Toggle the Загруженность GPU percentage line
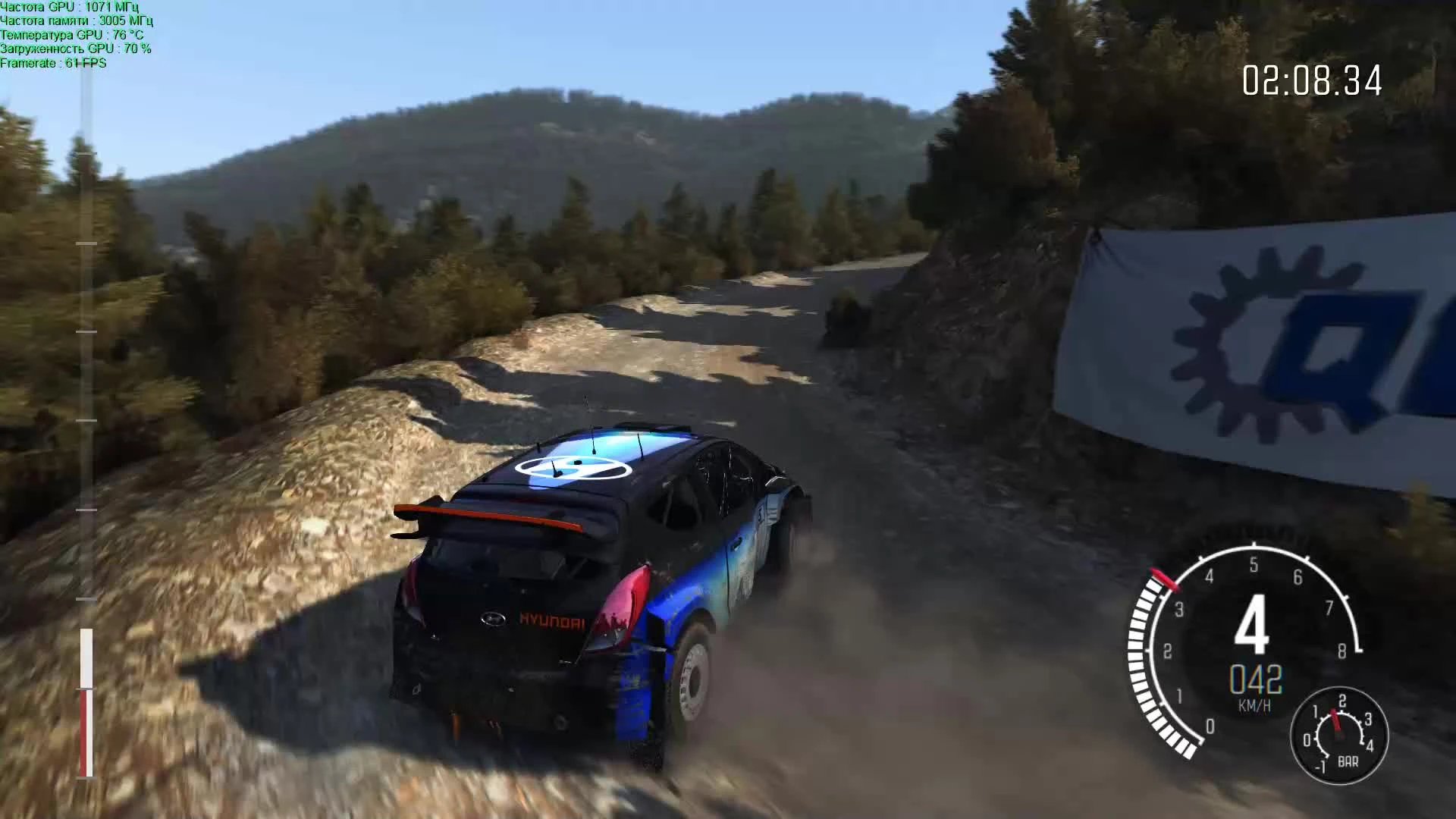This screenshot has width=1456, height=819. 76,50
